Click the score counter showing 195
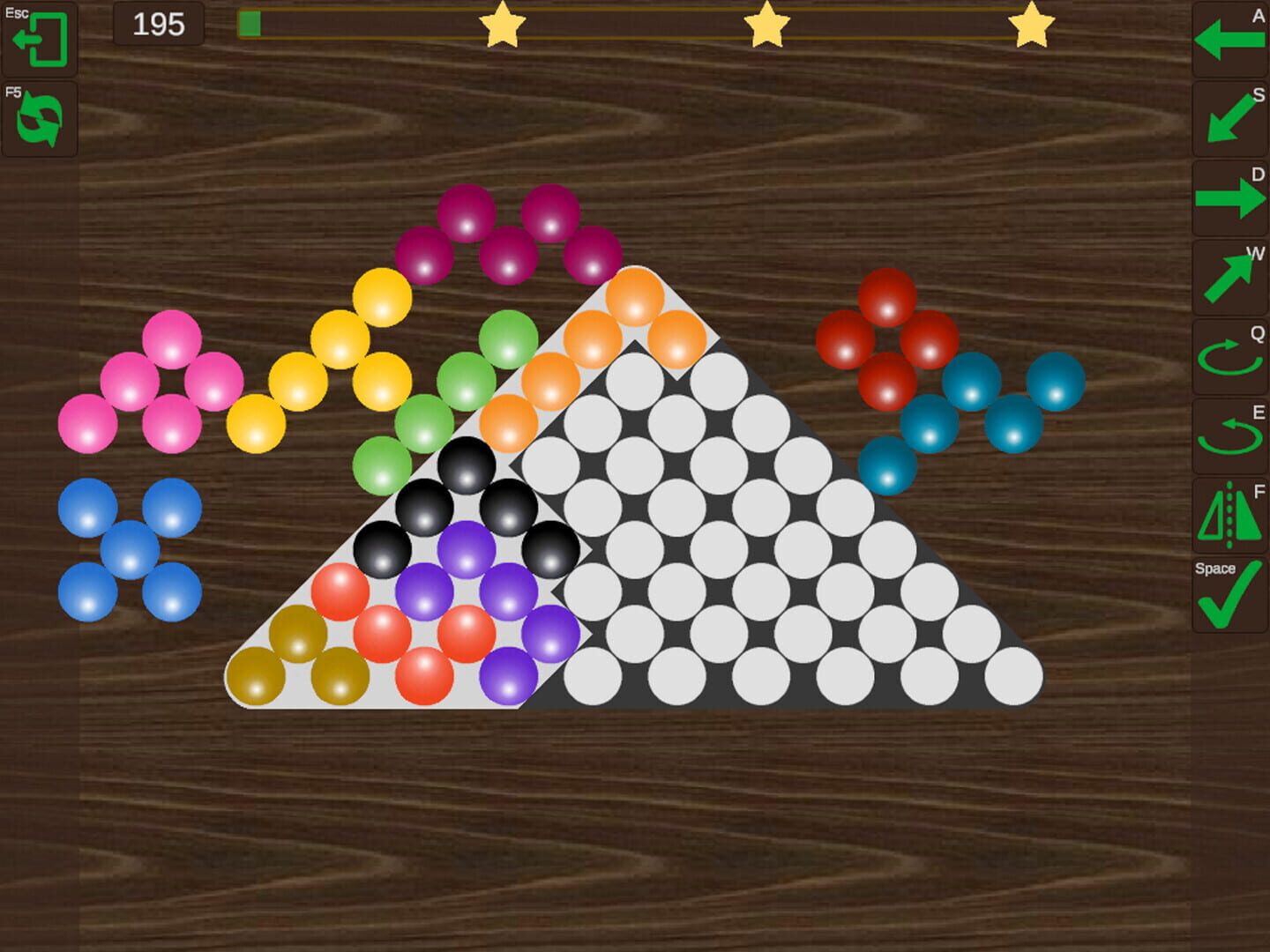 tap(159, 26)
